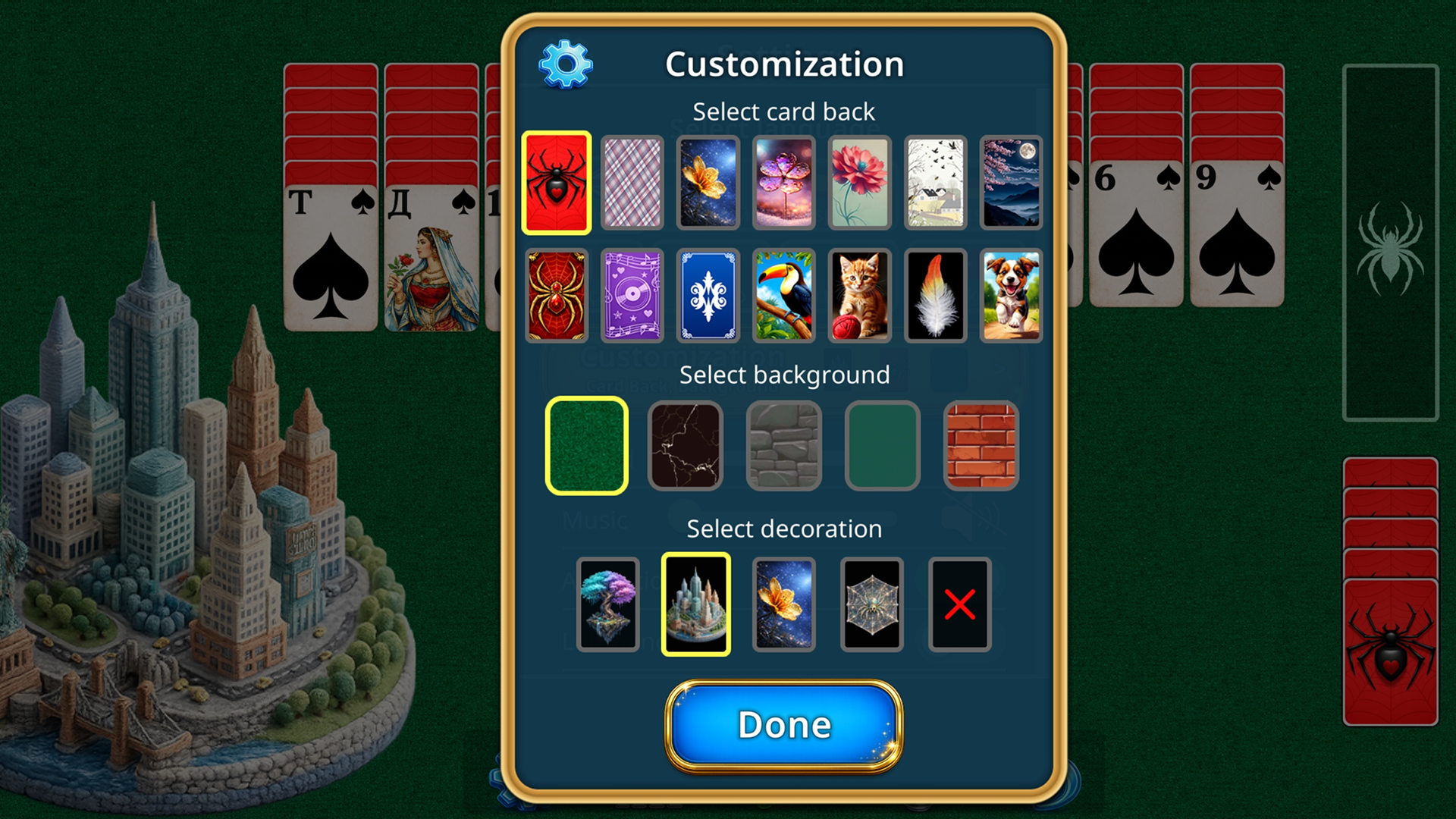The width and height of the screenshot is (1456, 819).
Task: Pick the city island decoration
Action: (x=695, y=603)
